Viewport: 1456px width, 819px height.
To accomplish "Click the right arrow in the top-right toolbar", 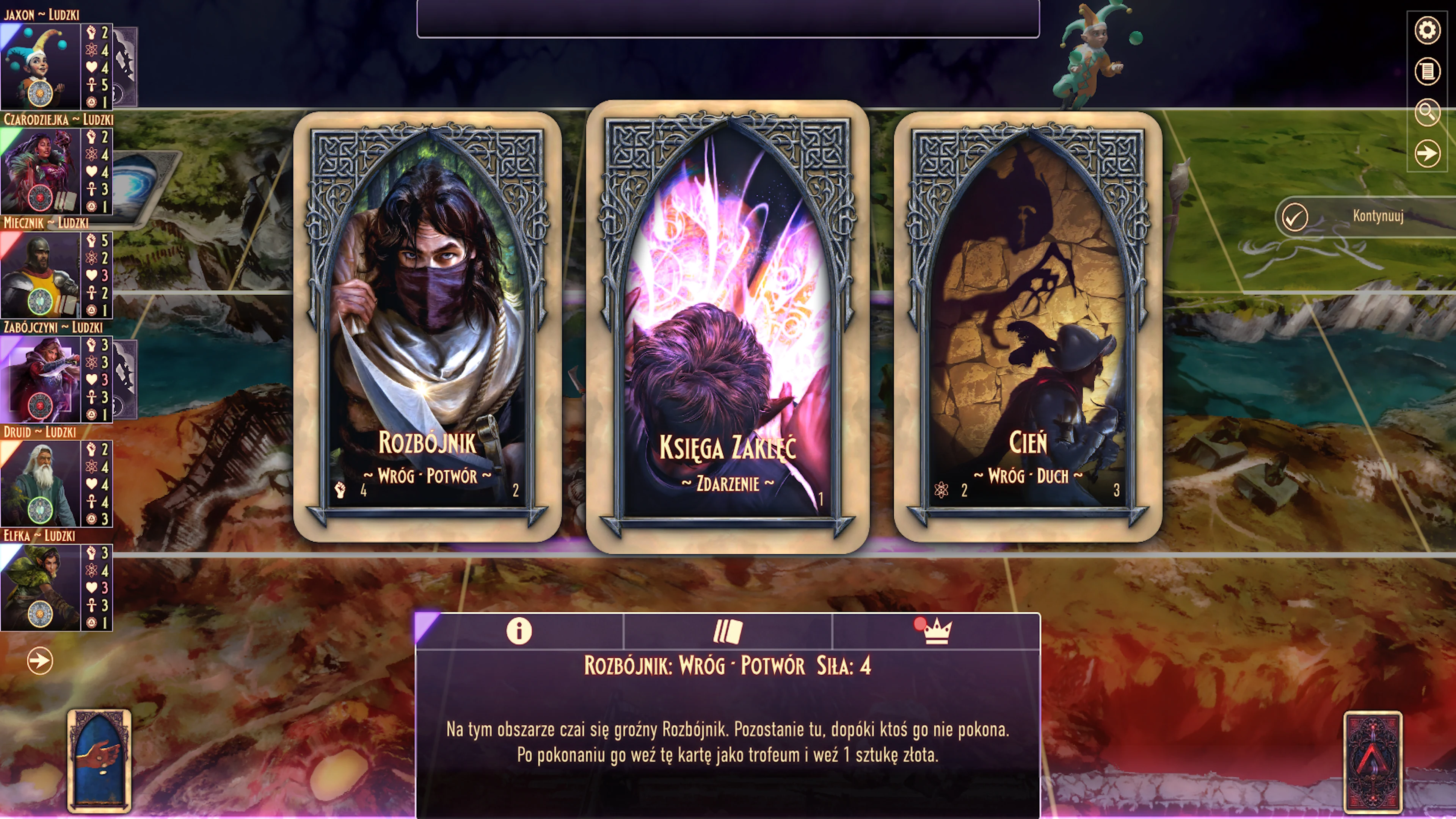I will click(x=1427, y=153).
